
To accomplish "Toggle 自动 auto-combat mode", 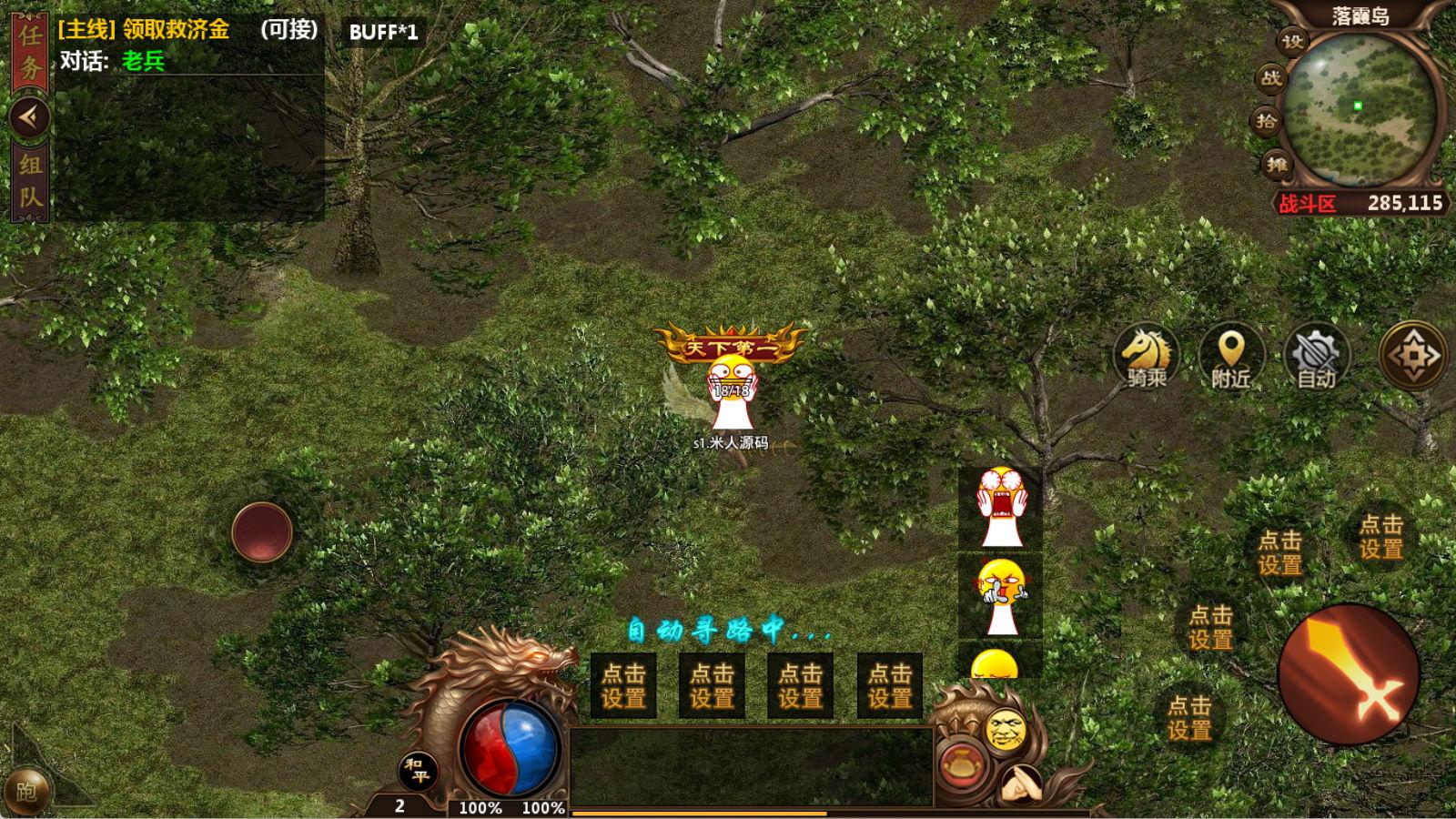I will point(1316,355).
